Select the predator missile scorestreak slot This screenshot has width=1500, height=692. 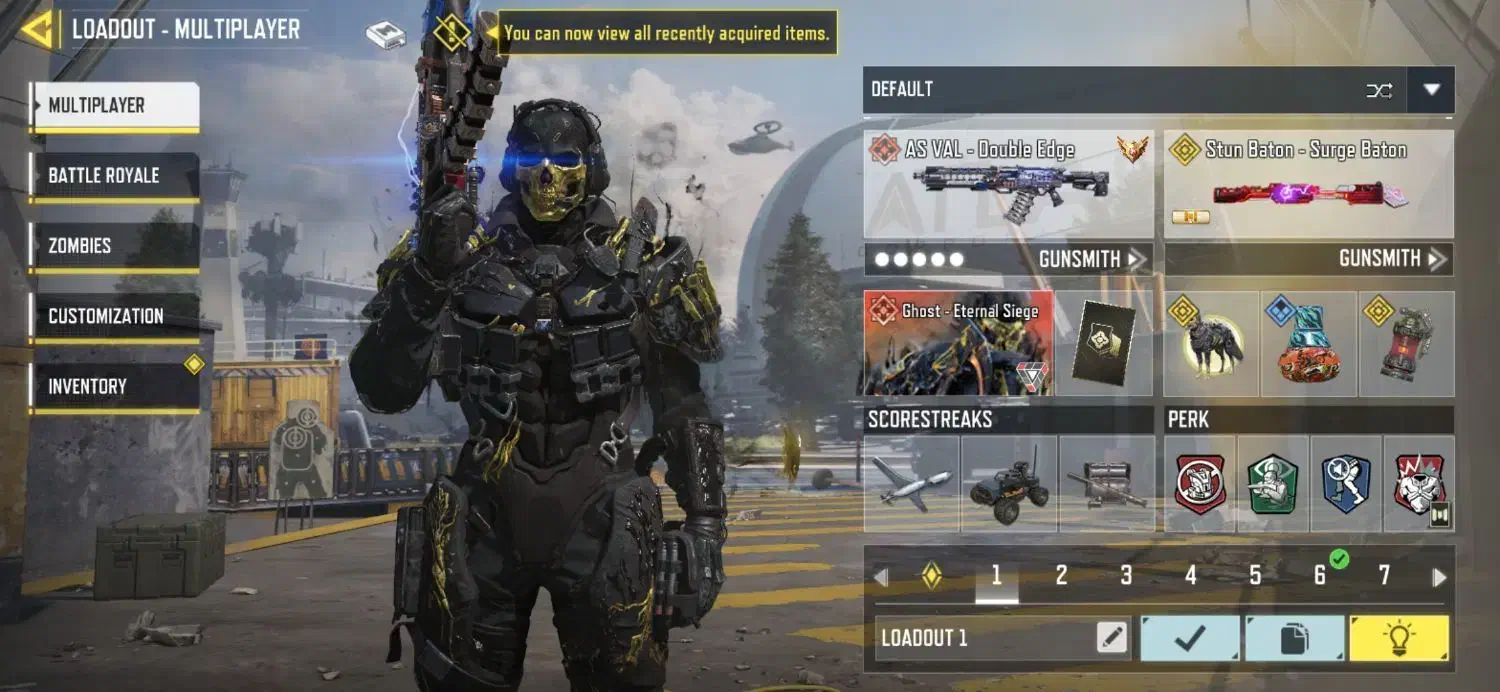click(x=910, y=484)
